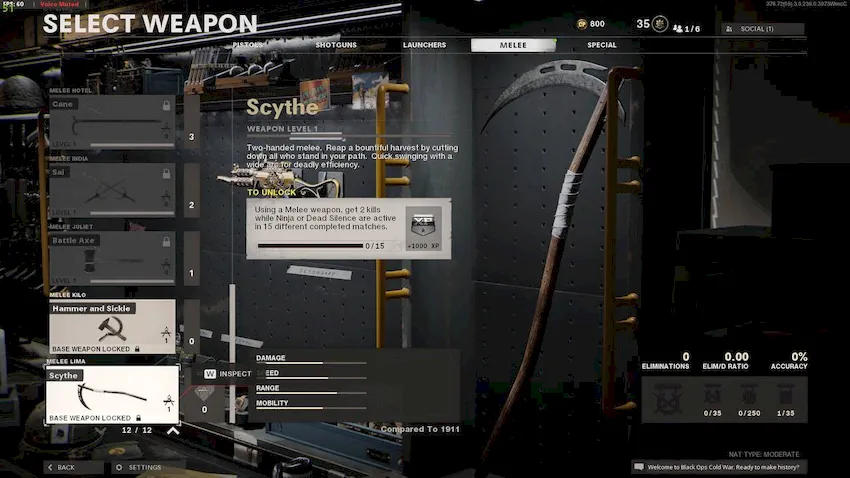
Task: Select the Launchers tab
Action: (424, 45)
